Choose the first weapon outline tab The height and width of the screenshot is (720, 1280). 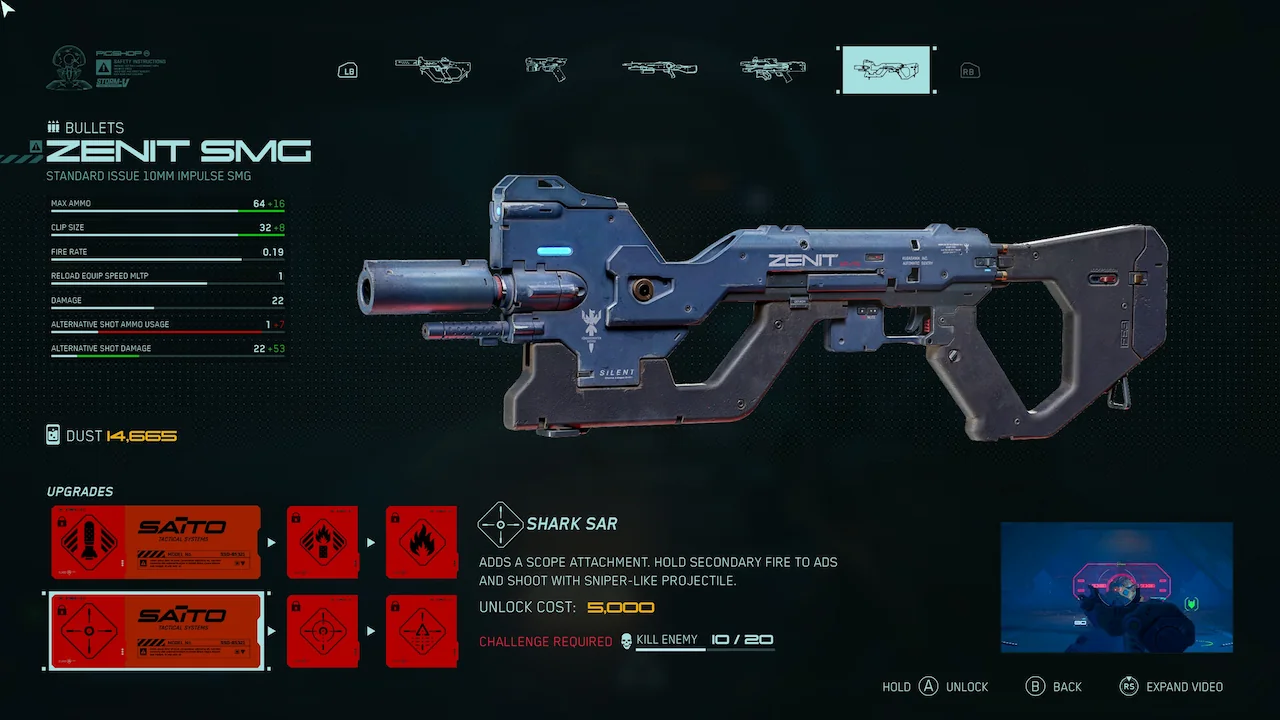433,69
